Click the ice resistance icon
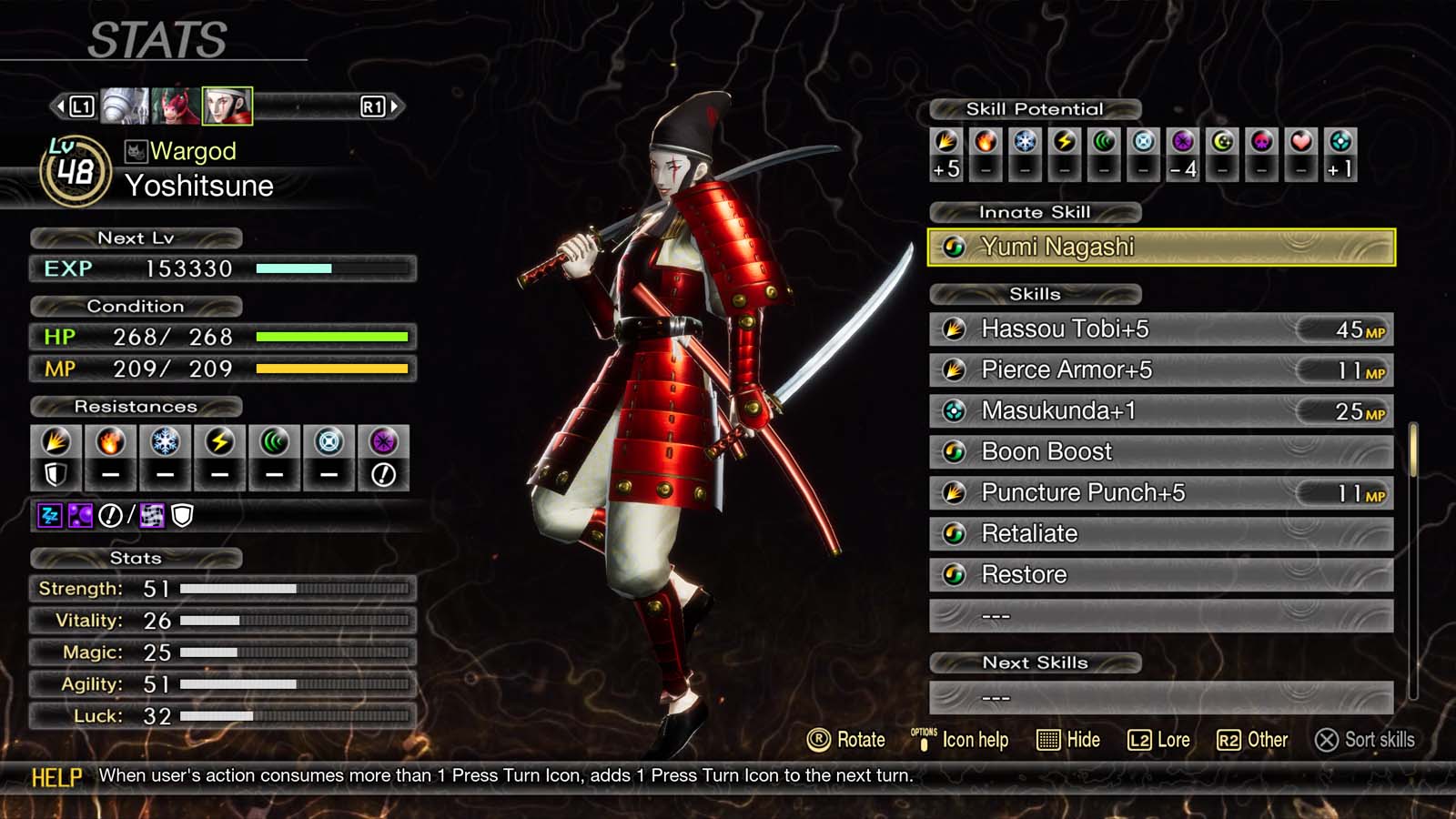1456x819 pixels. (165, 442)
